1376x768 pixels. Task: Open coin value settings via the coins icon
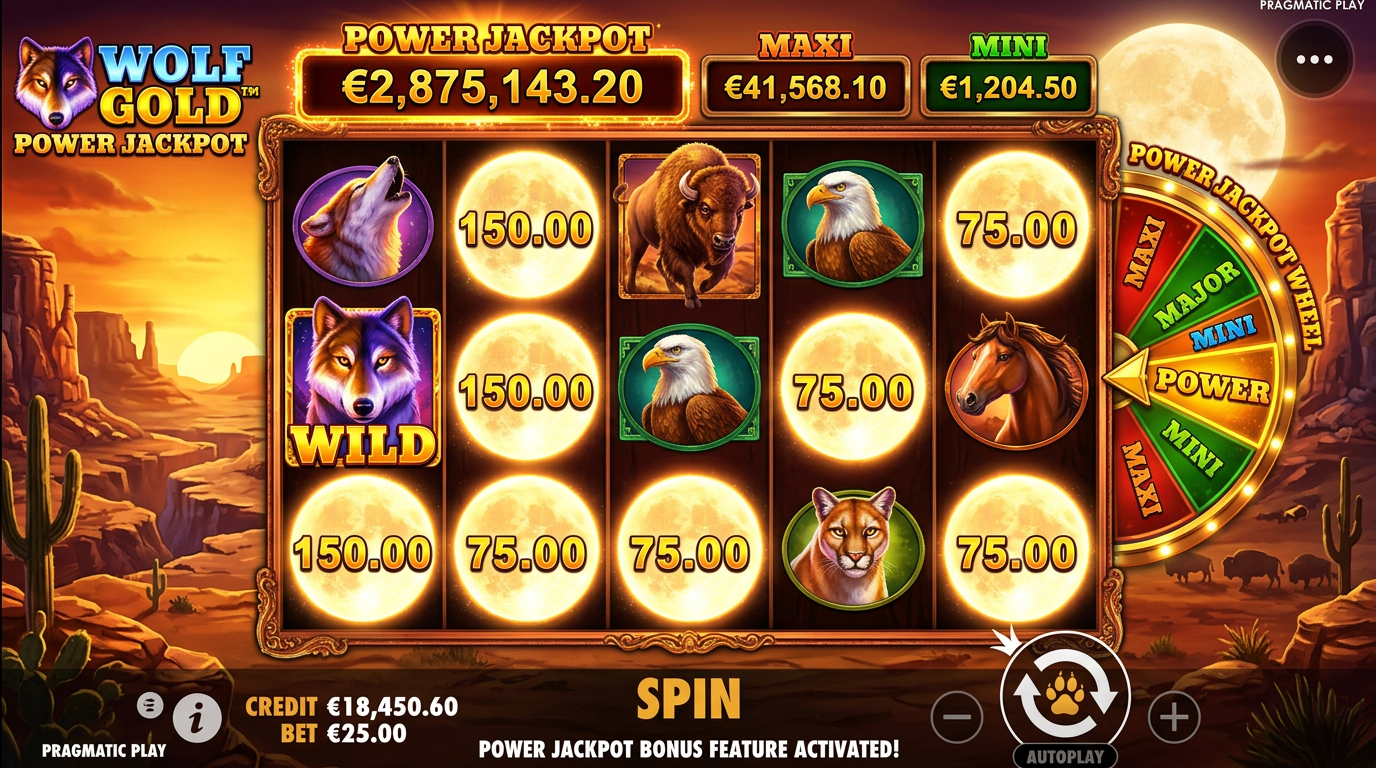151,703
